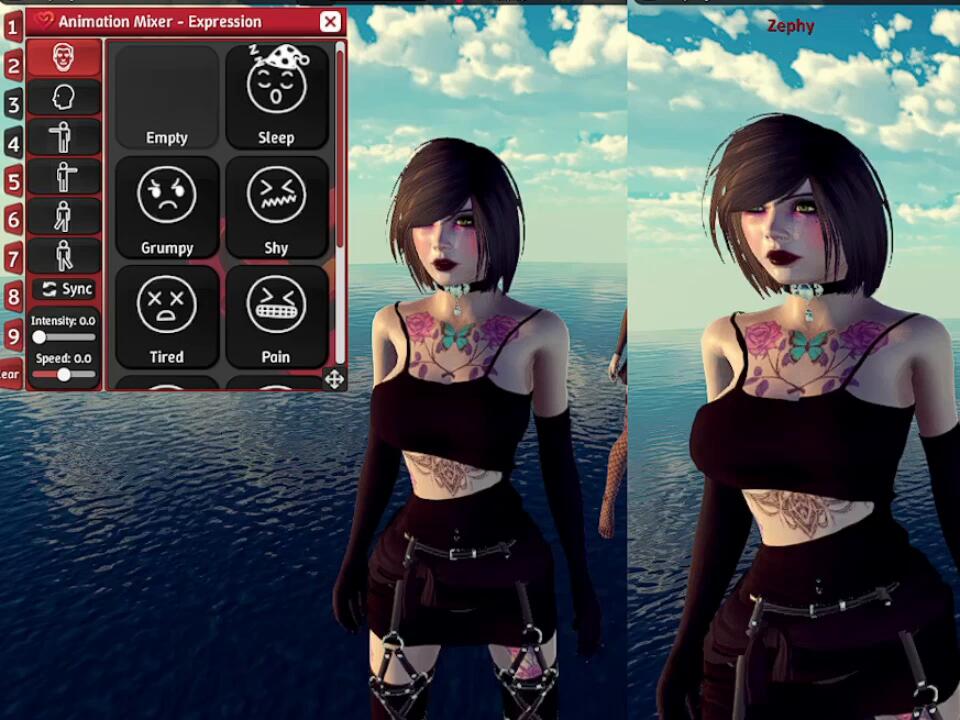The image size is (960, 720).
Task: Open the right leg animation tab
Action: pos(63,255)
